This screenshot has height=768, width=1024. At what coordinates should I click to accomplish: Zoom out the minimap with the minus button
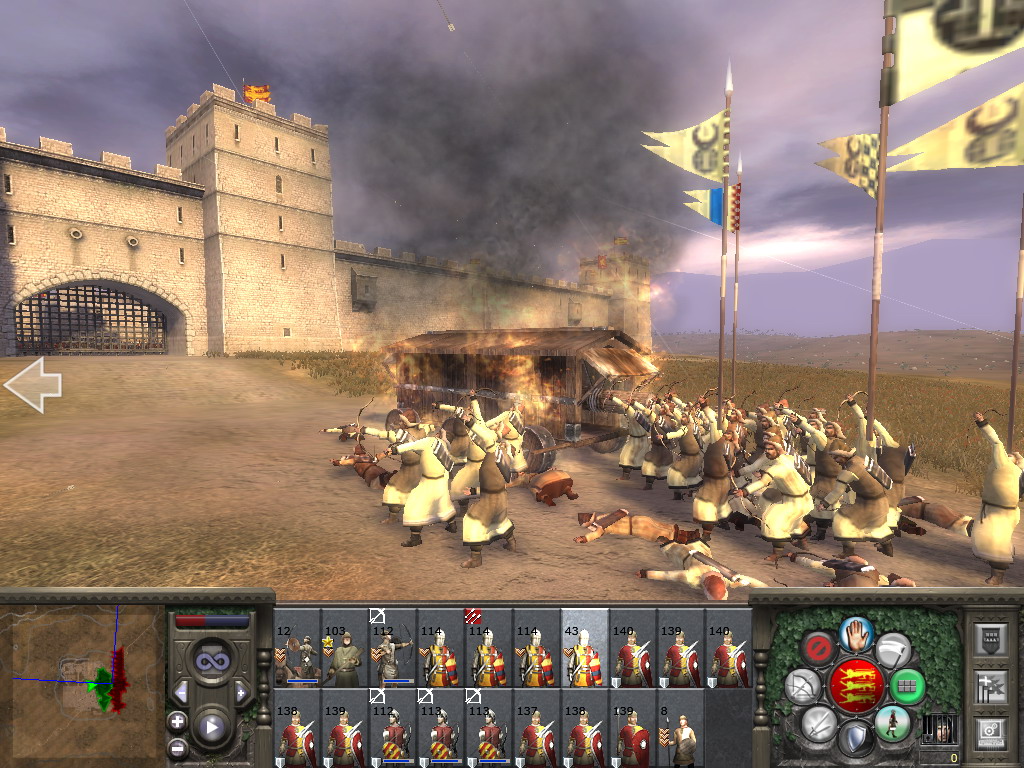(x=177, y=747)
